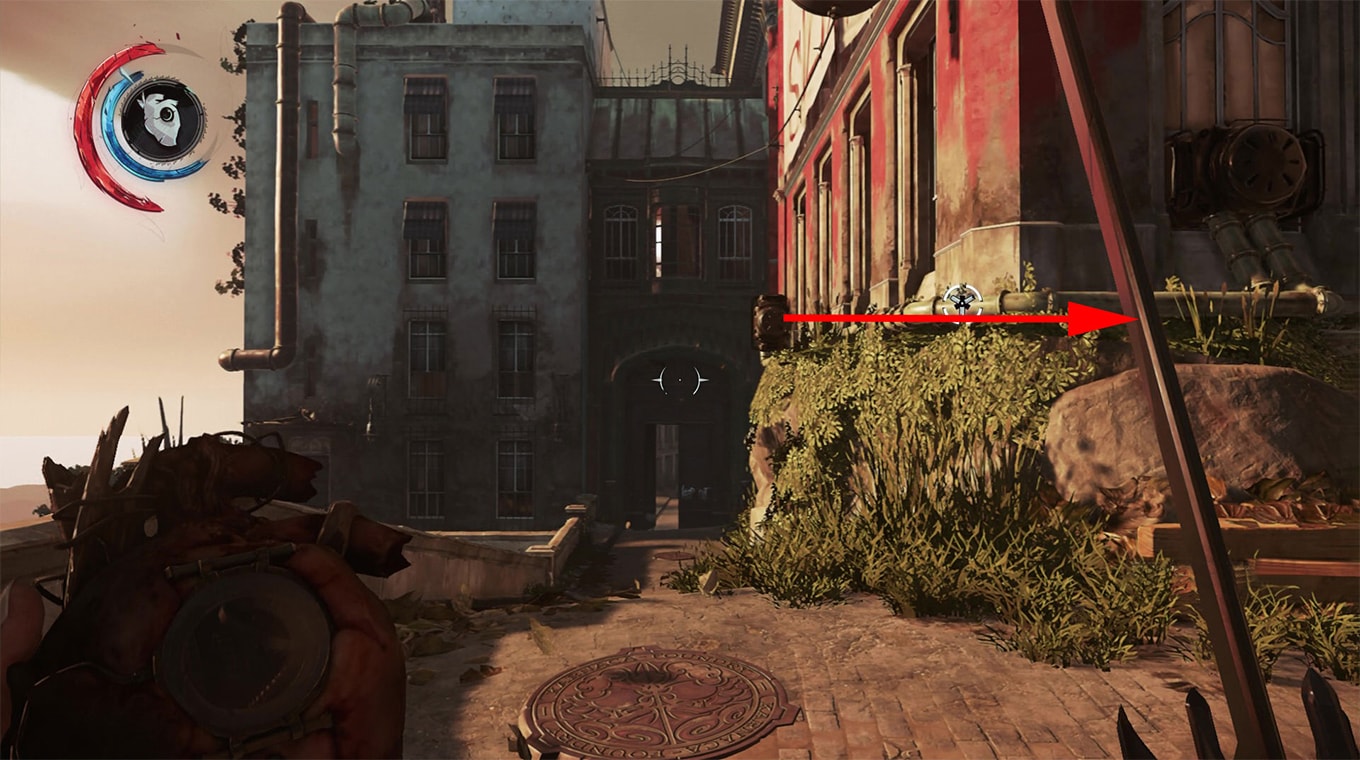
Task: Select the white objective marker icon
Action: 961,299
